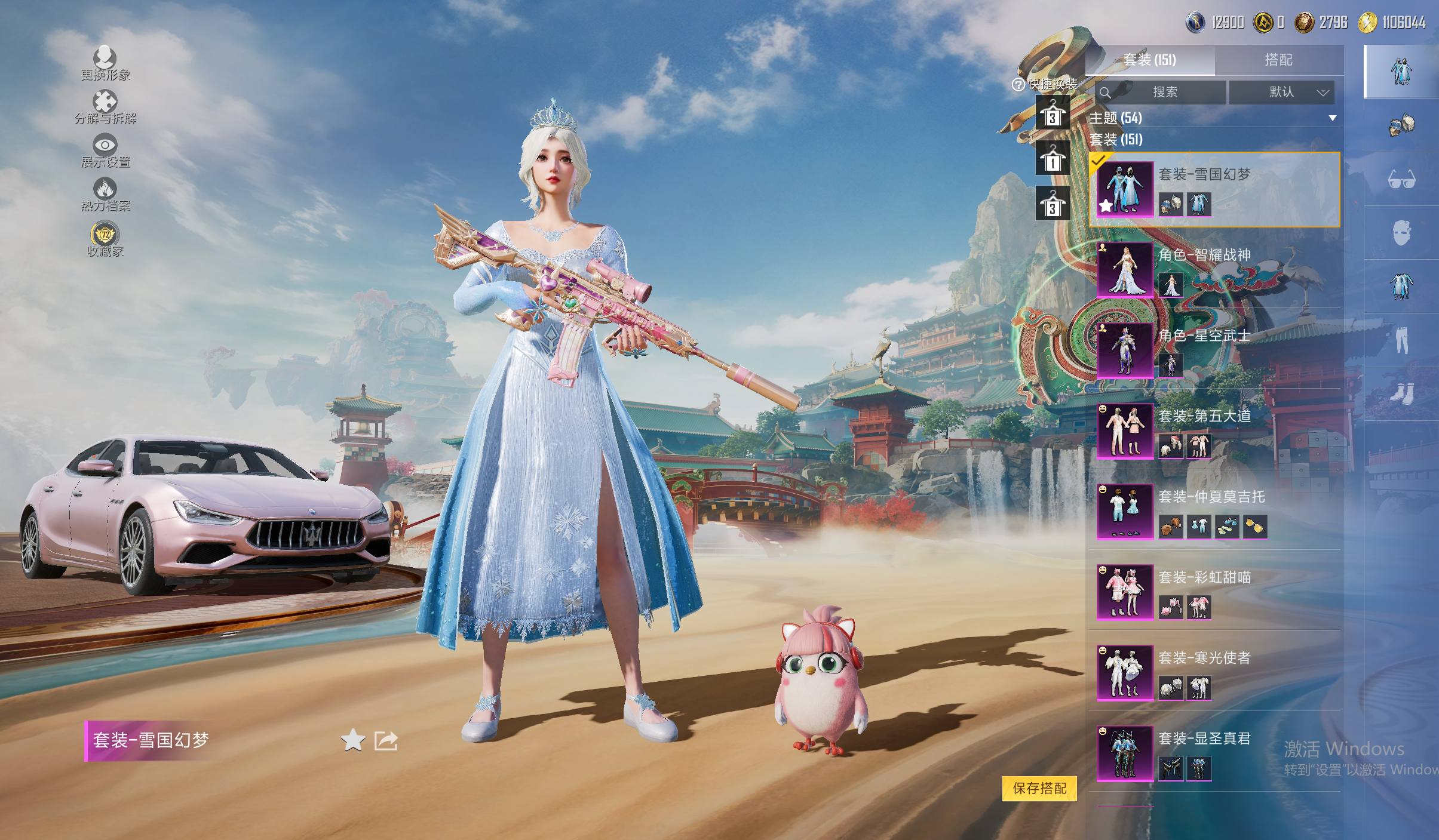1439x840 pixels.
Task: Open the glasses category in sidebar
Action: 1401,179
